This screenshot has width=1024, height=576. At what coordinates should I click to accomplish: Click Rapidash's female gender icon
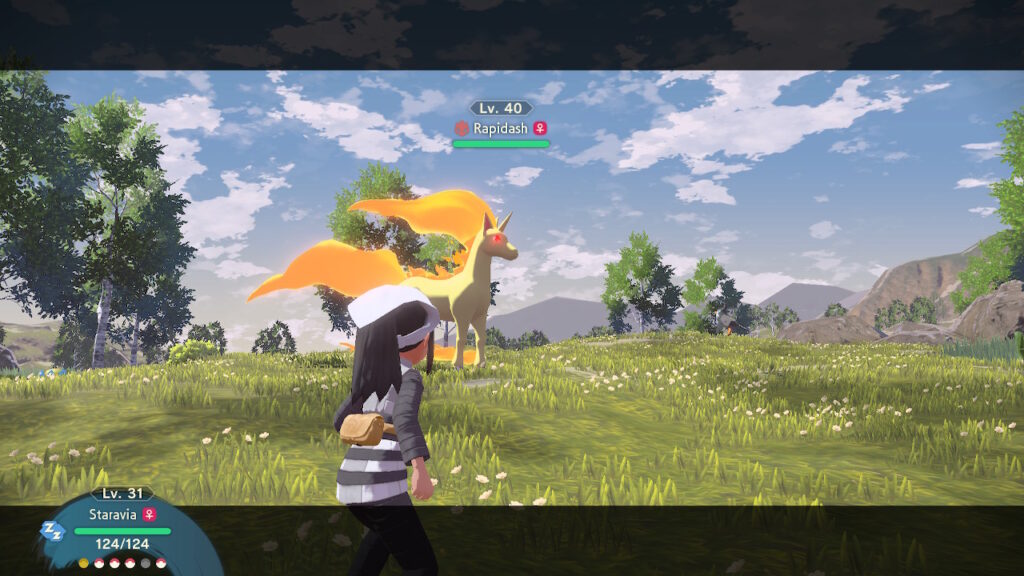[x=540, y=128]
